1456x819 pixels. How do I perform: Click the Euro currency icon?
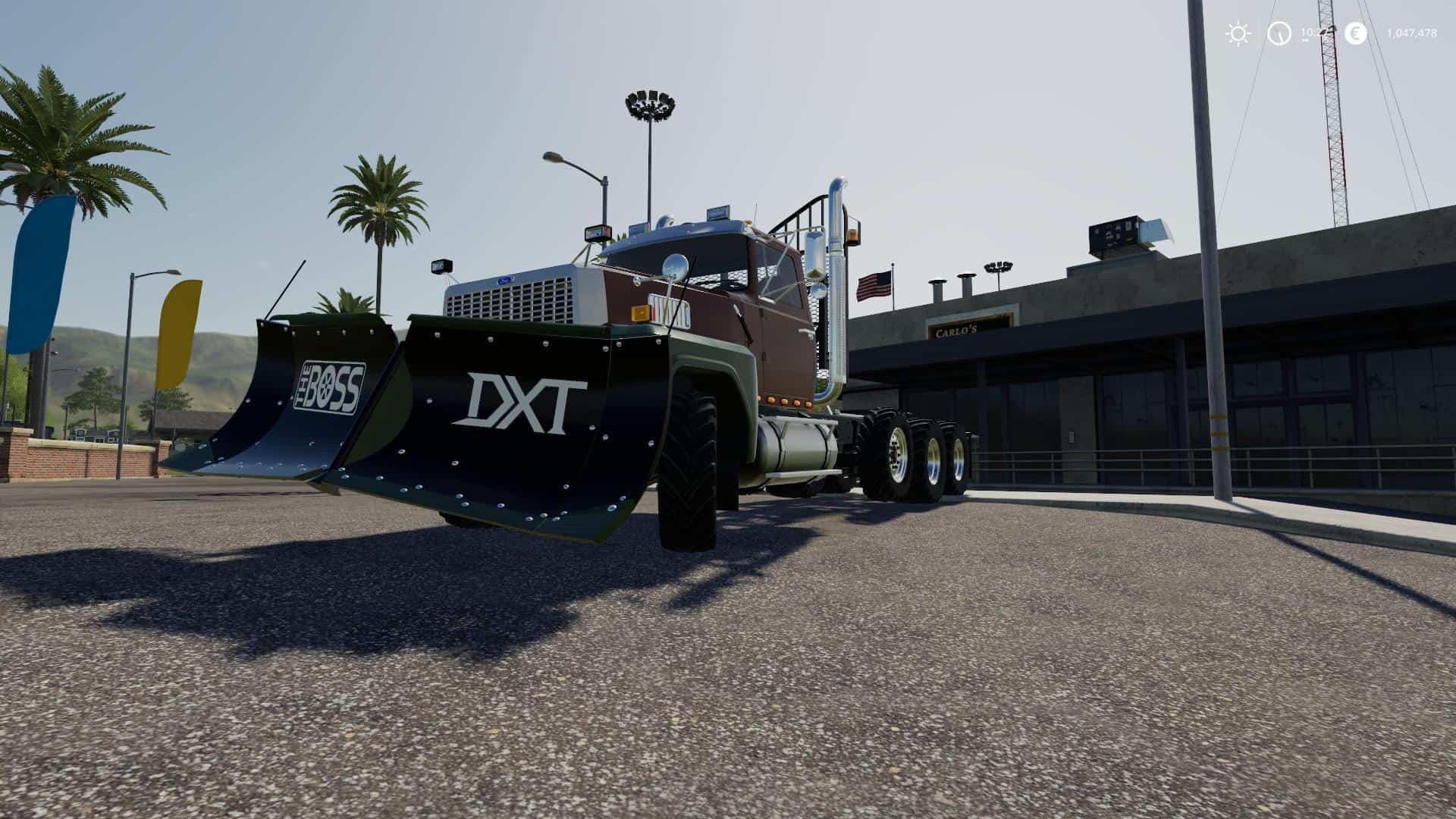pyautogui.click(x=1354, y=33)
